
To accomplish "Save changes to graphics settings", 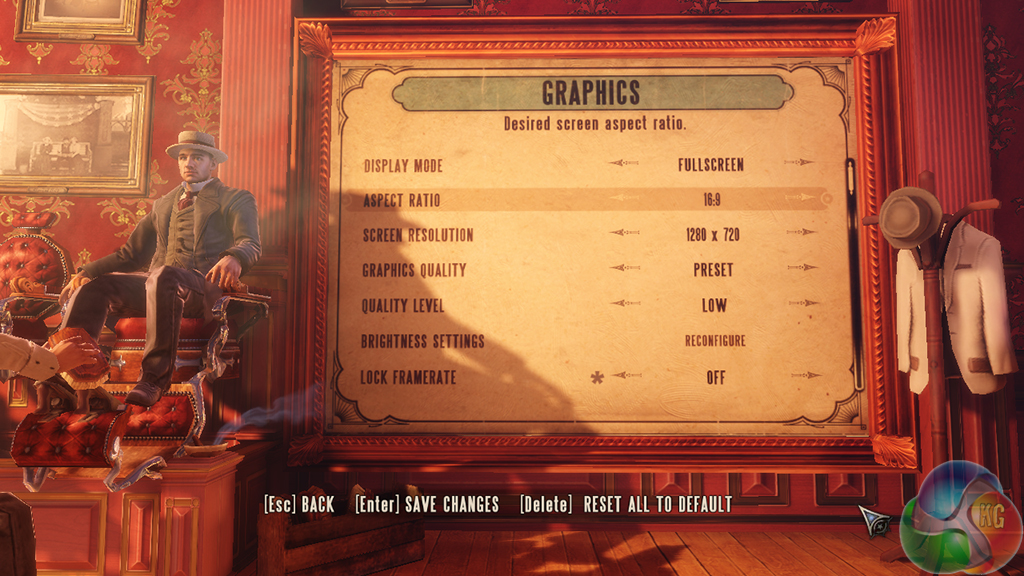I will [427, 505].
